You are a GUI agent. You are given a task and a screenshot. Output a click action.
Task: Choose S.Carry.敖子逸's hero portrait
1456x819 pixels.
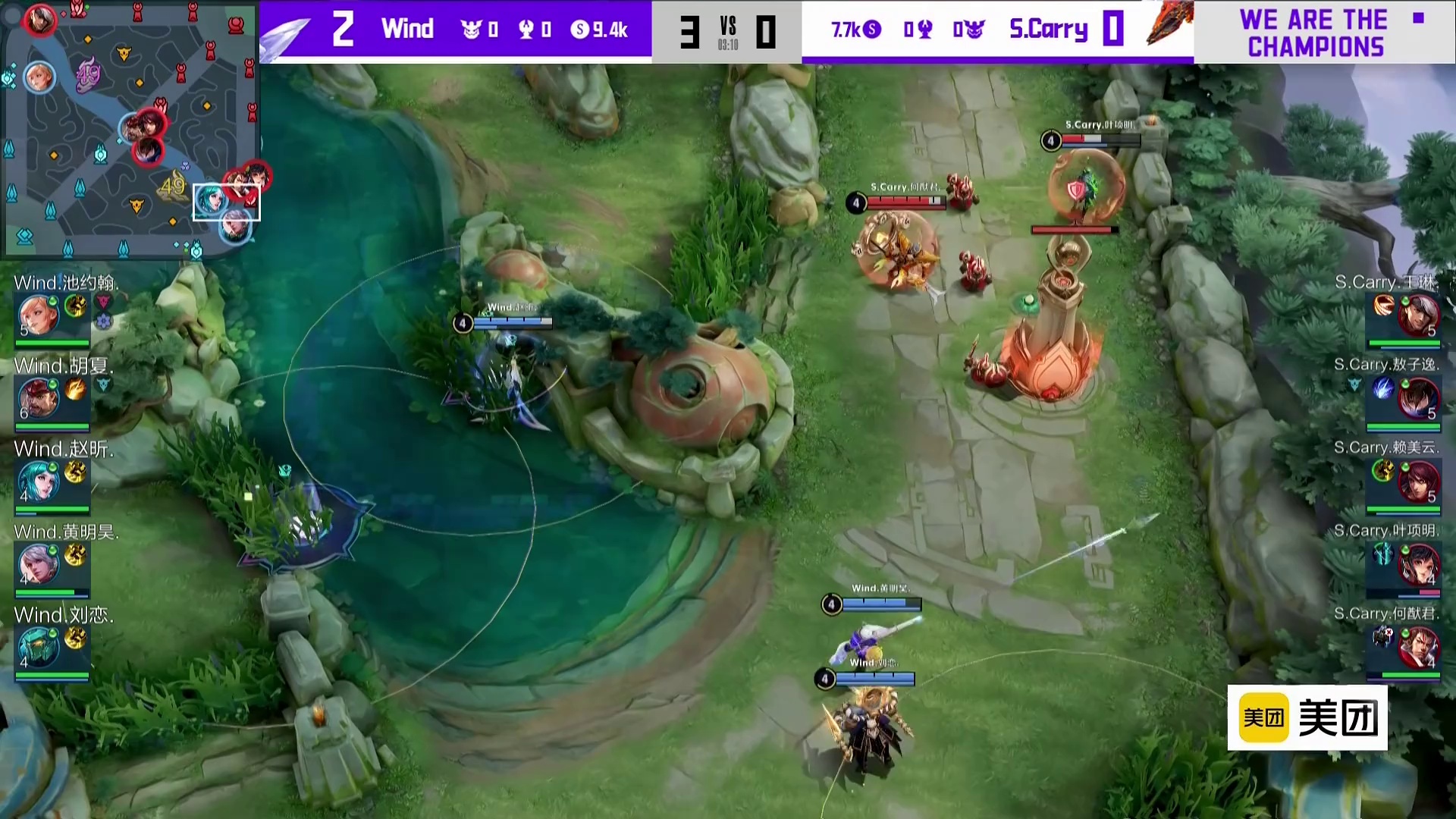[1417, 397]
